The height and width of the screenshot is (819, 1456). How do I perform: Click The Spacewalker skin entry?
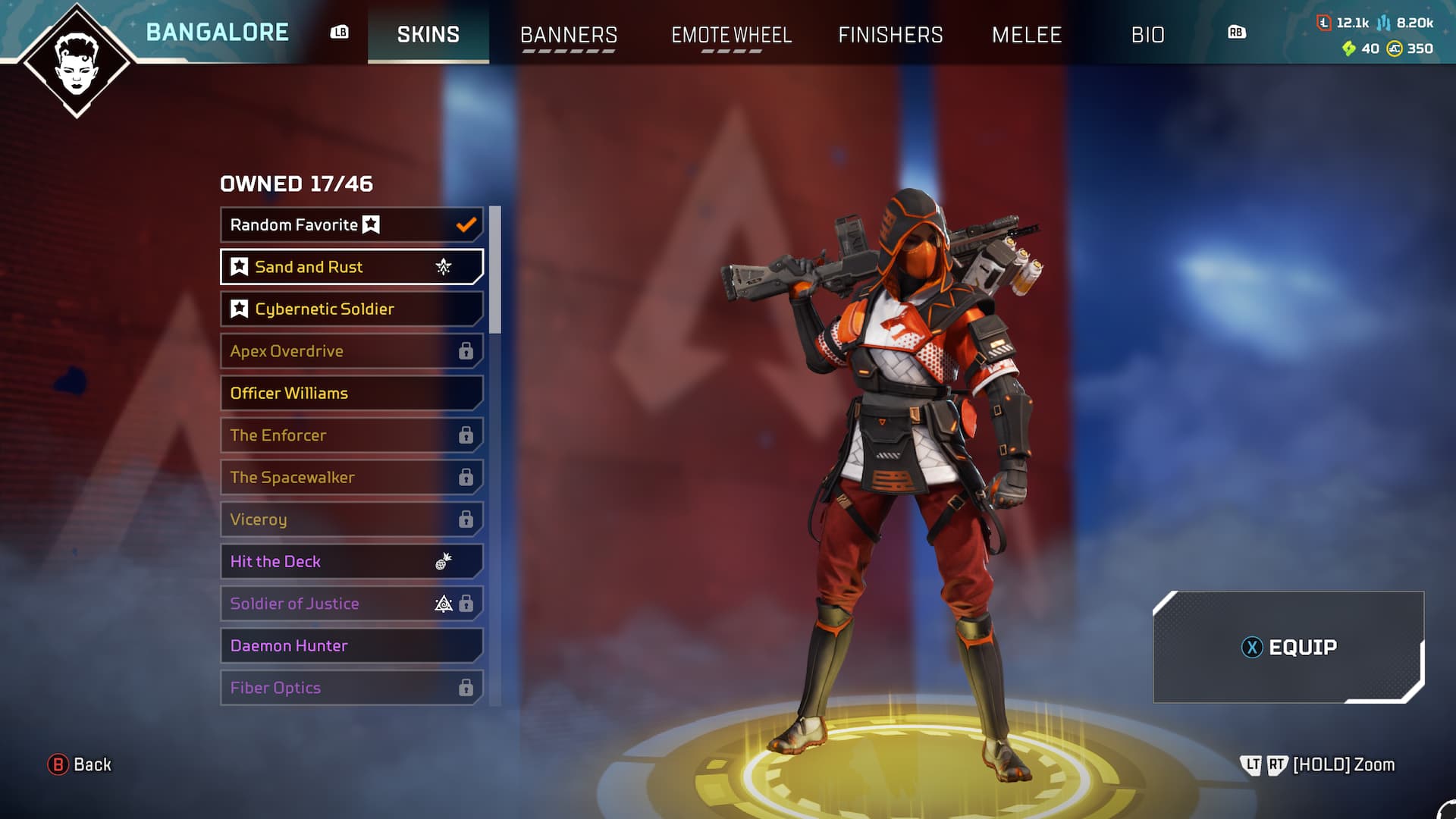[351, 478]
